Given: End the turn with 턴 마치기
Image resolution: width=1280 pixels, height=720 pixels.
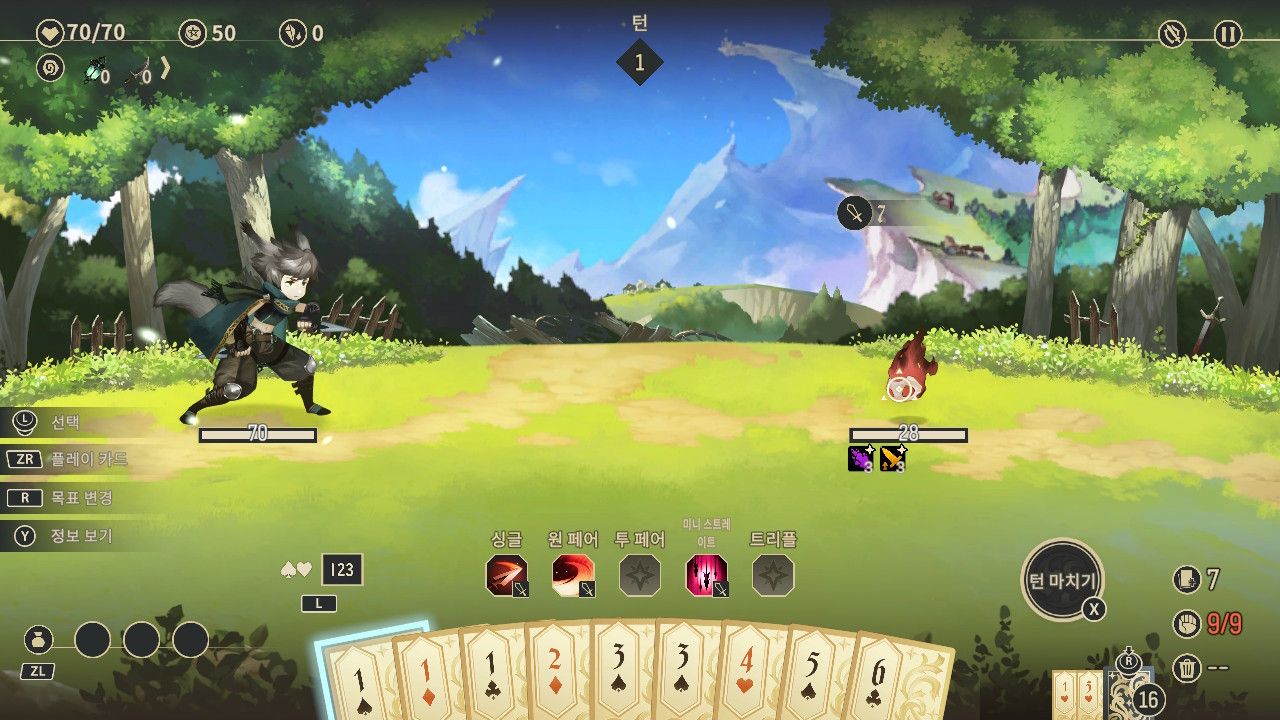Looking at the screenshot, I should tap(1062, 580).
